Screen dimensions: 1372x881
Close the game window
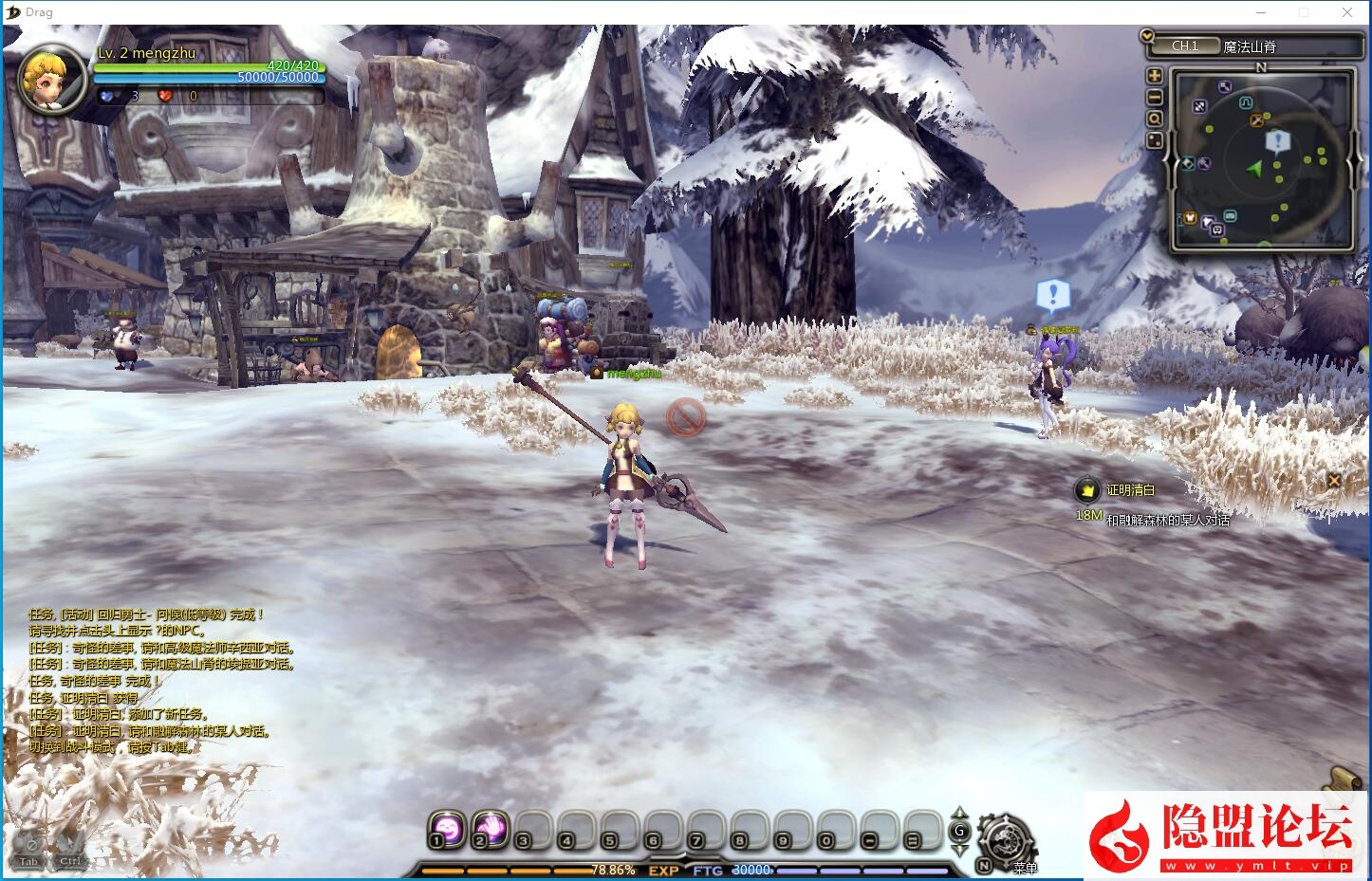click(1347, 12)
